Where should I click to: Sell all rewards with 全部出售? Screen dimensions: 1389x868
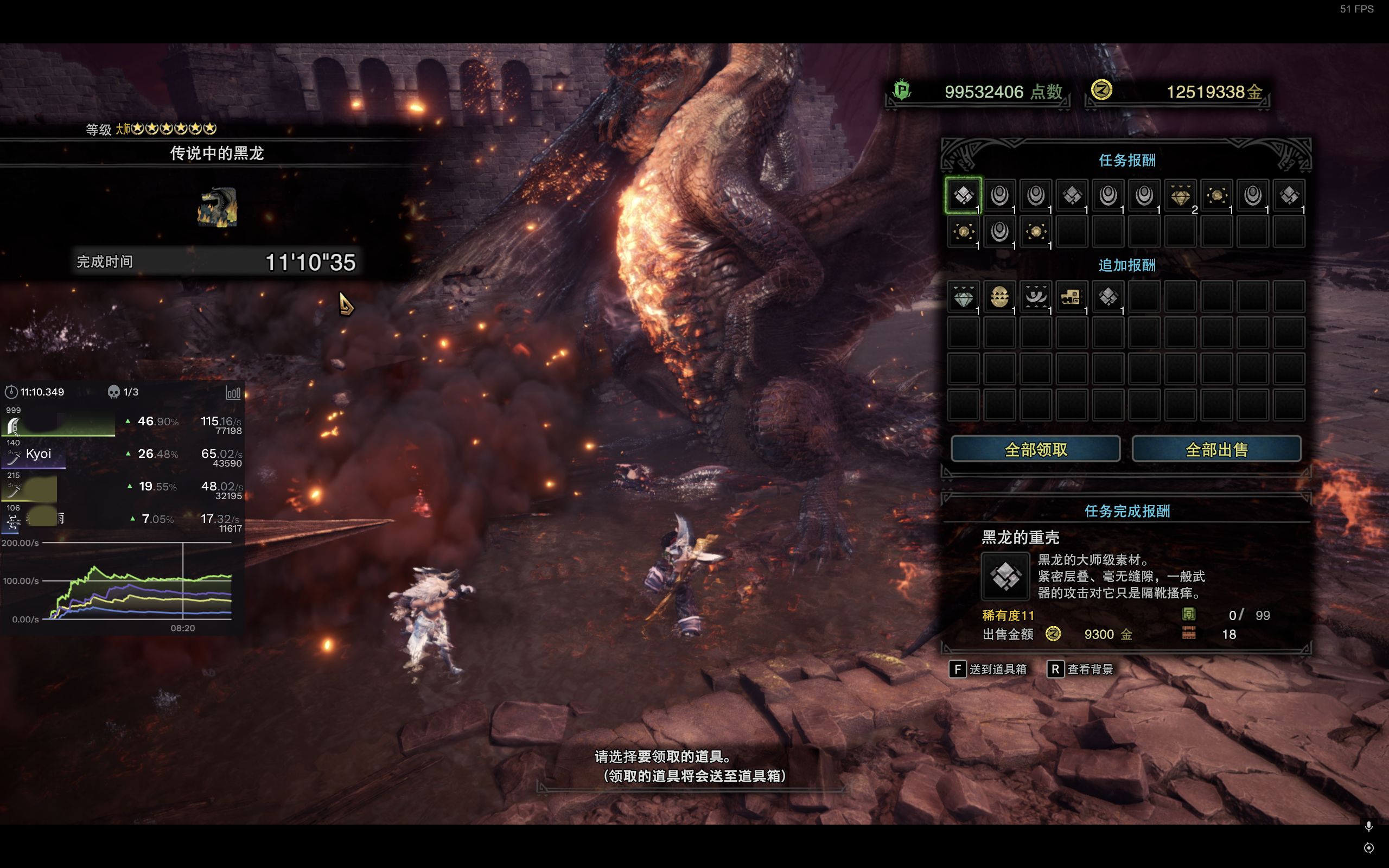1216,449
